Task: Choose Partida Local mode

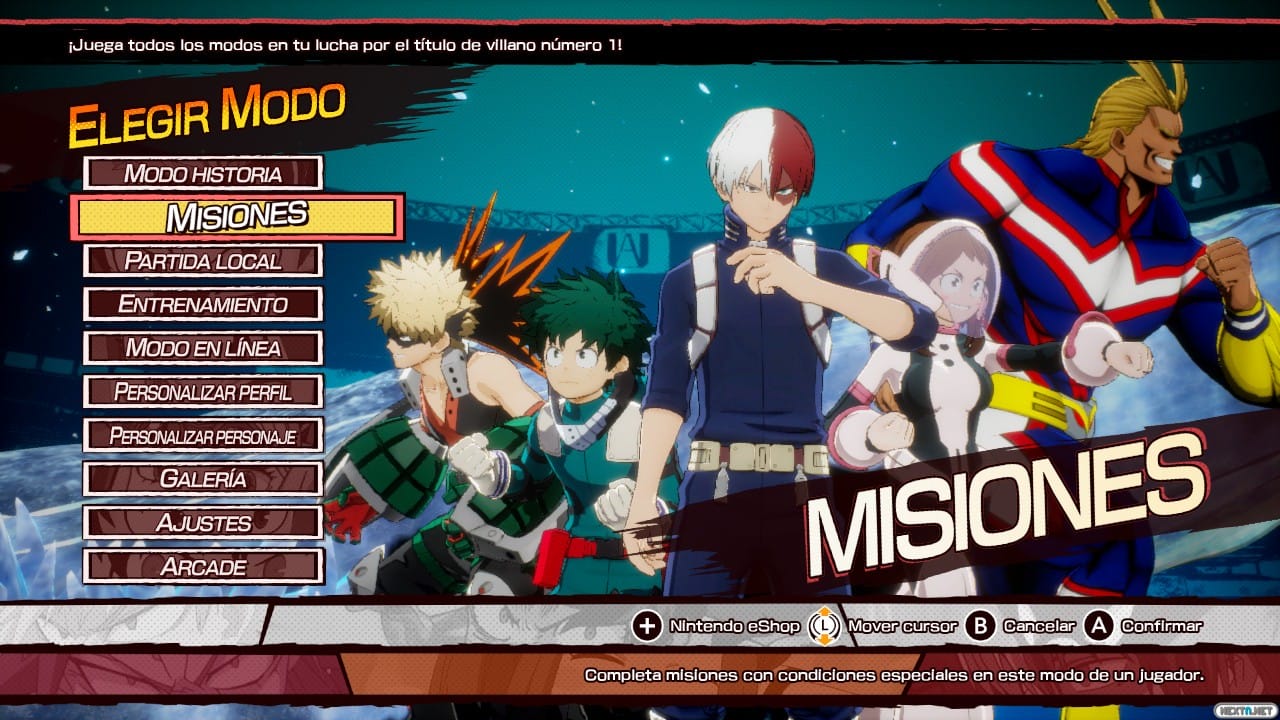Action: click(203, 261)
